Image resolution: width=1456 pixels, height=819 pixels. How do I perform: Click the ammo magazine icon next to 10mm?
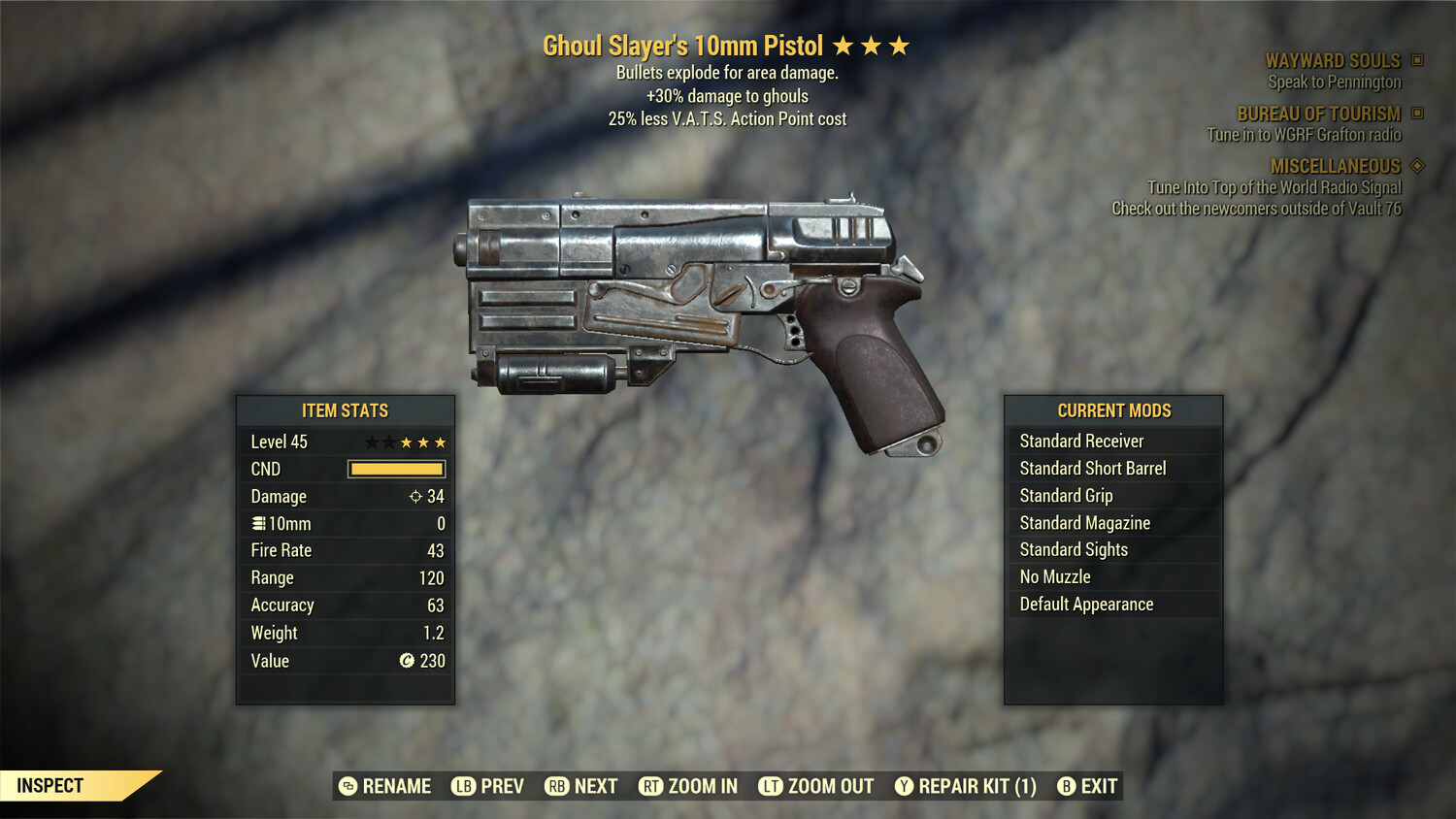click(257, 523)
